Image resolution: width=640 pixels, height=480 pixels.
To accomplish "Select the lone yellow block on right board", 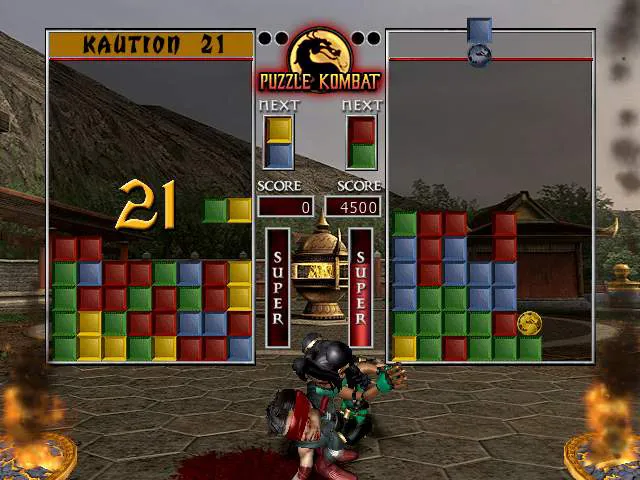I will 404,347.
